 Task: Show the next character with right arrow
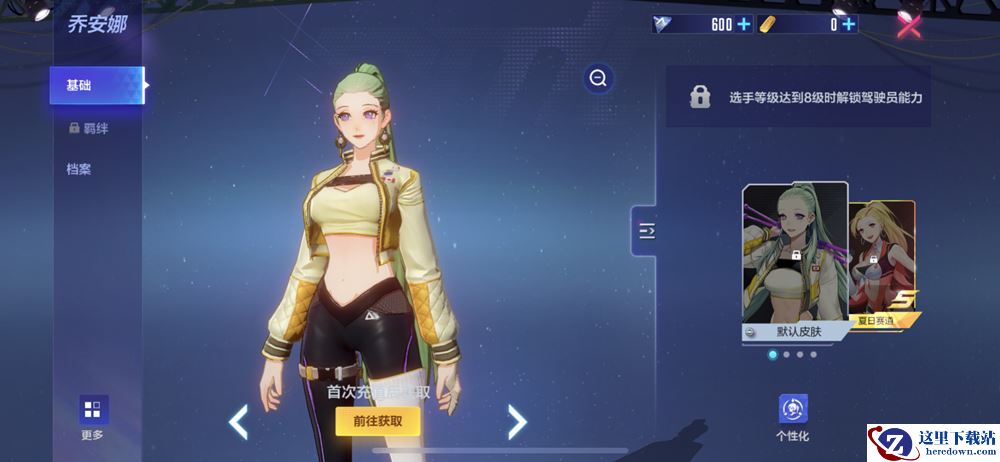tap(516, 422)
